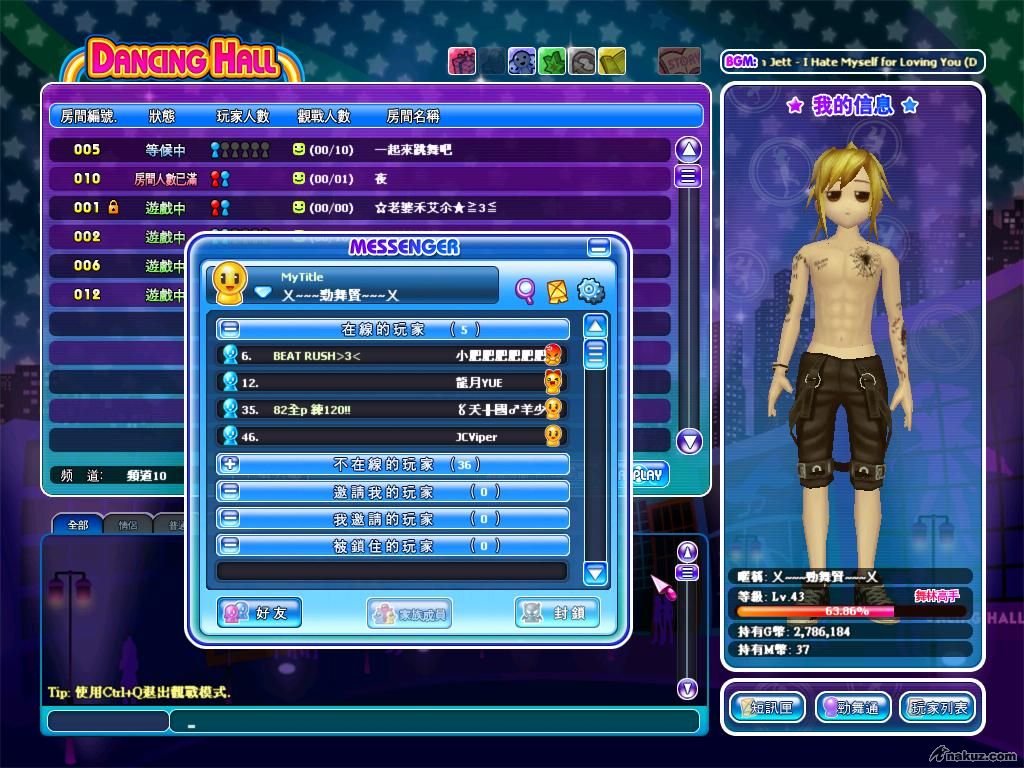Open the 封鎖 block list tab

click(557, 613)
